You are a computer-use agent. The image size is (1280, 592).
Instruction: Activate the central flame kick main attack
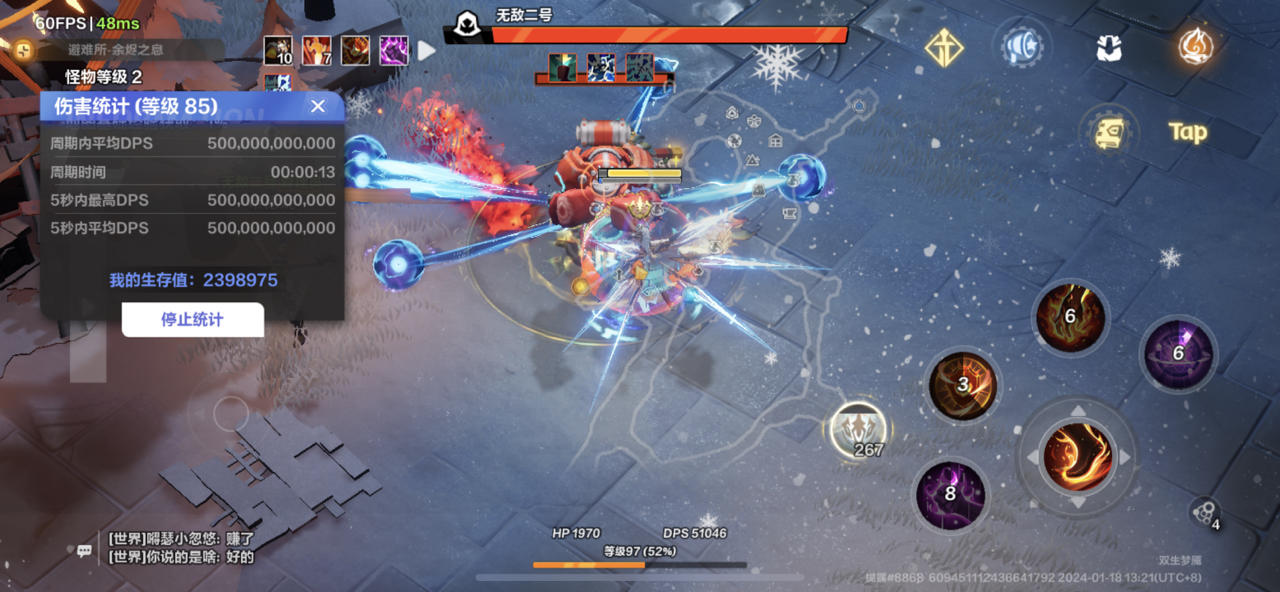pos(1077,457)
